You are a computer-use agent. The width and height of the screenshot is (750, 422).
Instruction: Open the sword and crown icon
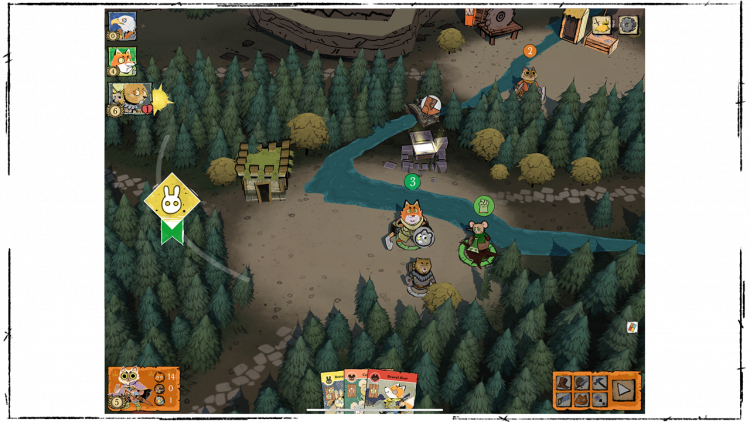coord(603,25)
